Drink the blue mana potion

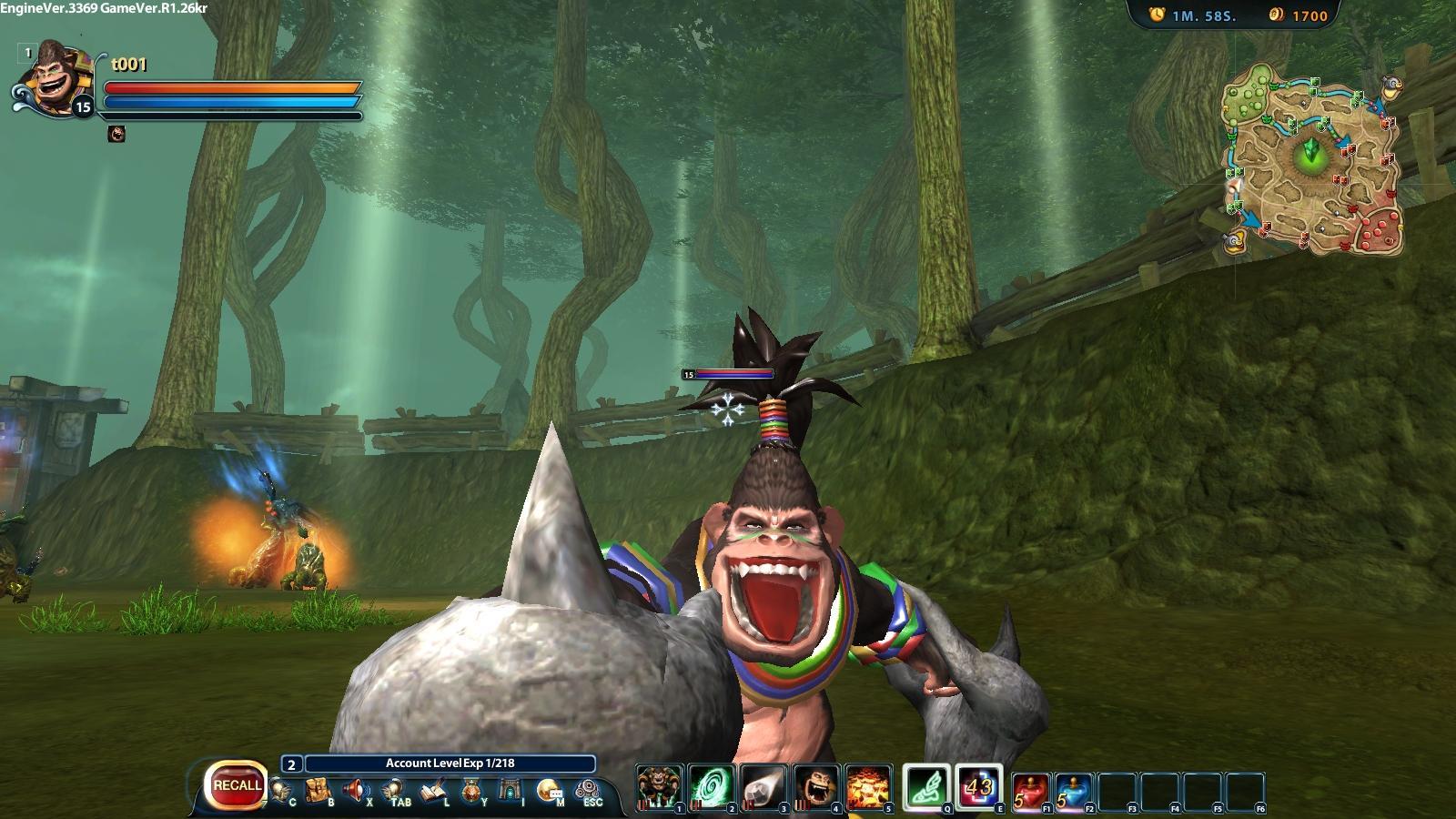pos(1074,792)
